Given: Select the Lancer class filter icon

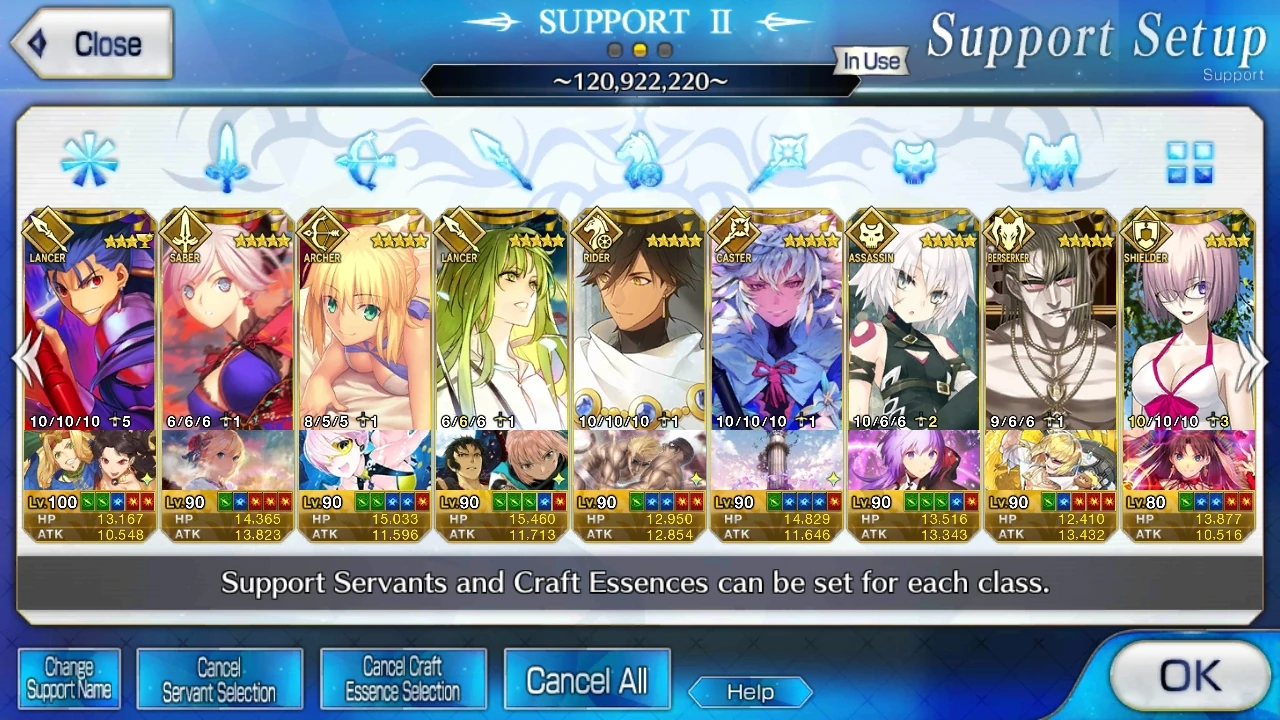Looking at the screenshot, I should 502,160.
